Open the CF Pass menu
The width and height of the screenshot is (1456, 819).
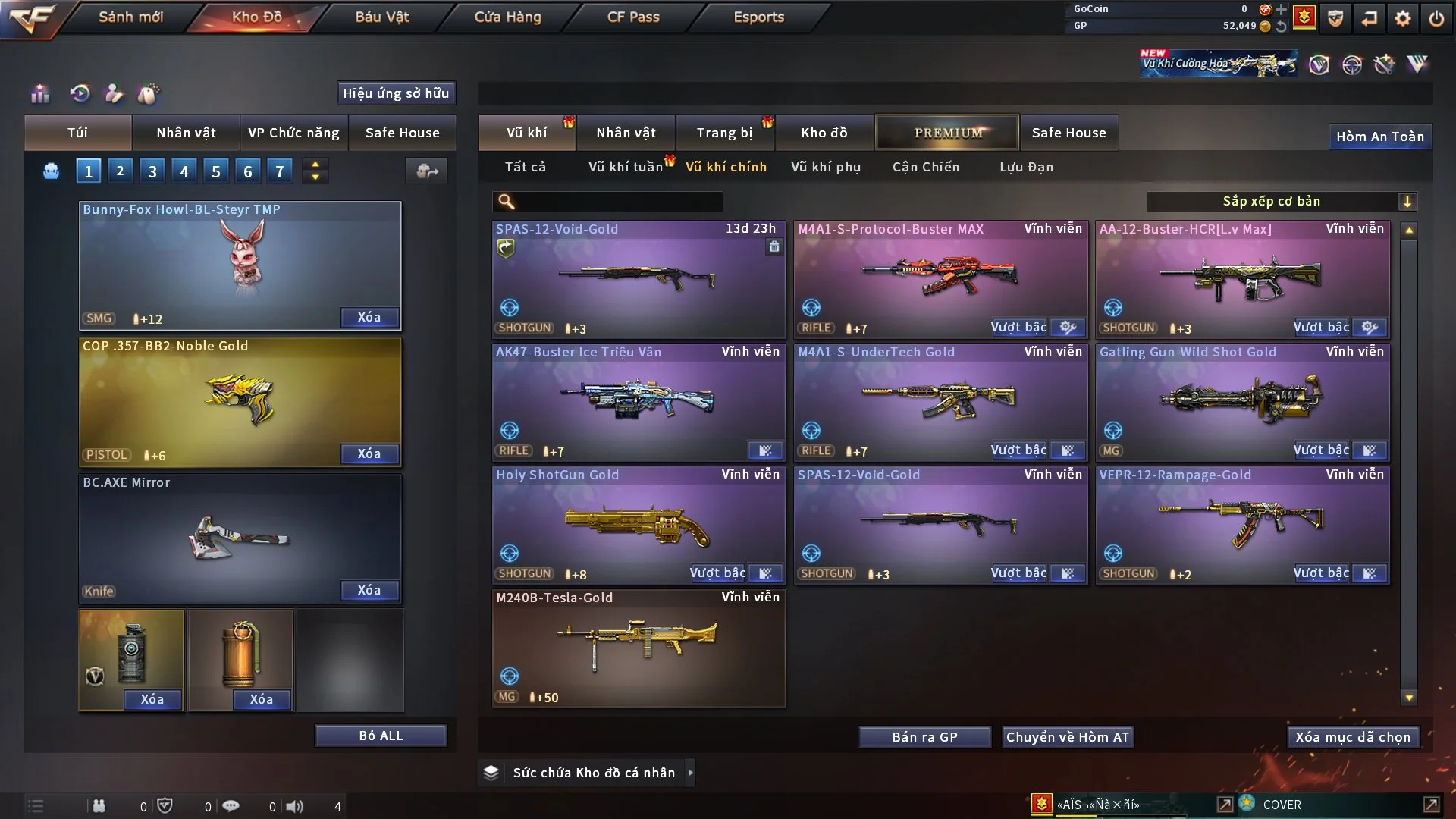coord(633,17)
